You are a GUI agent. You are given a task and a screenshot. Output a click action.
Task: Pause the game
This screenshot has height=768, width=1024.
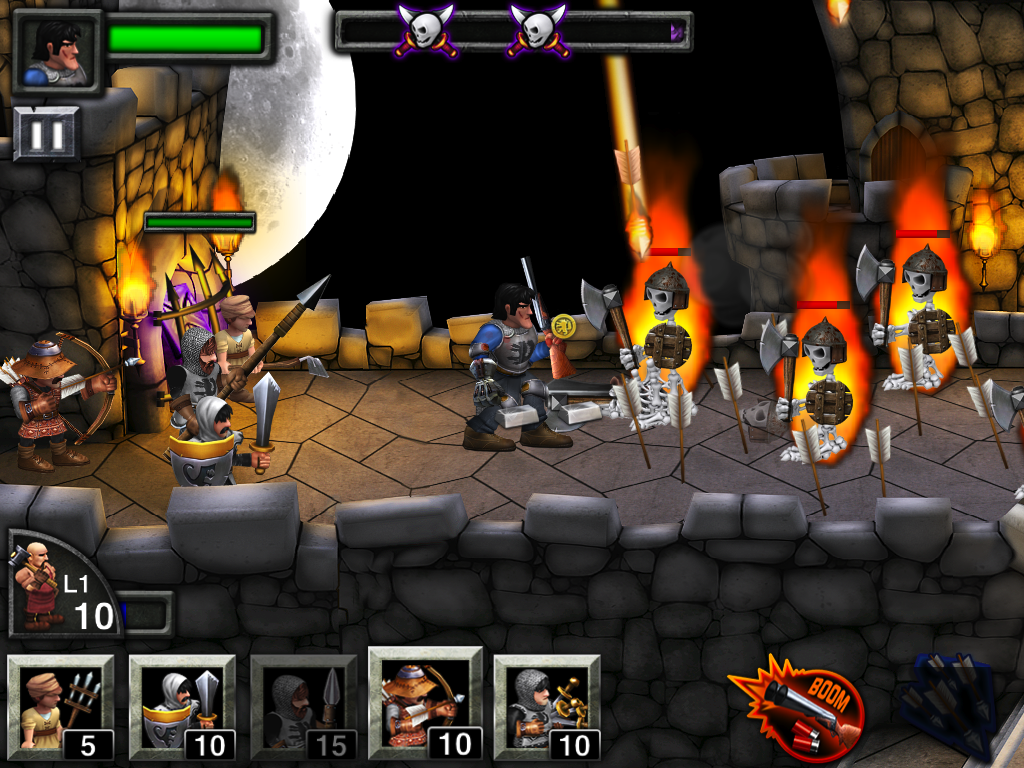click(x=47, y=133)
